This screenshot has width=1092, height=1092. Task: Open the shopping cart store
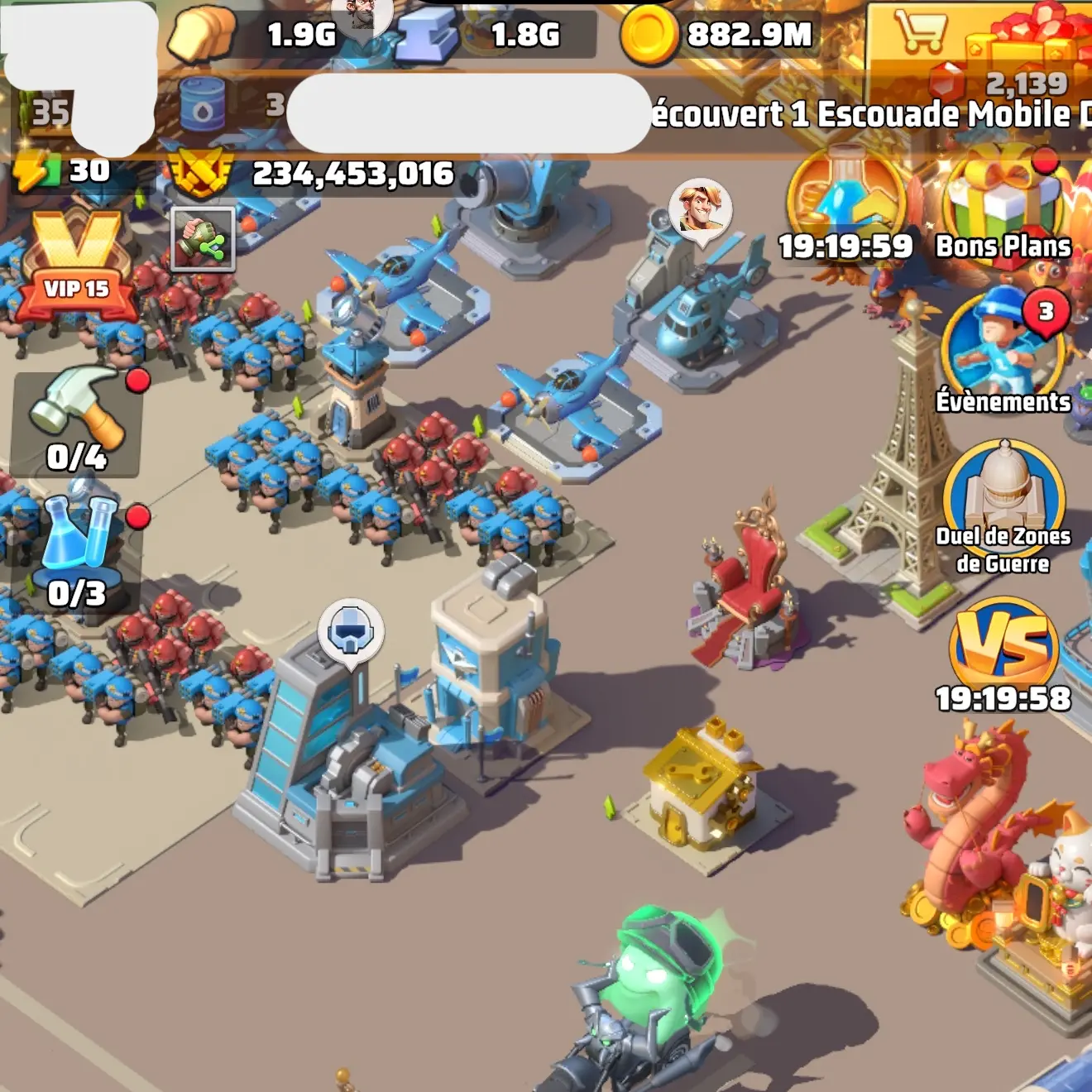[x=920, y=31]
